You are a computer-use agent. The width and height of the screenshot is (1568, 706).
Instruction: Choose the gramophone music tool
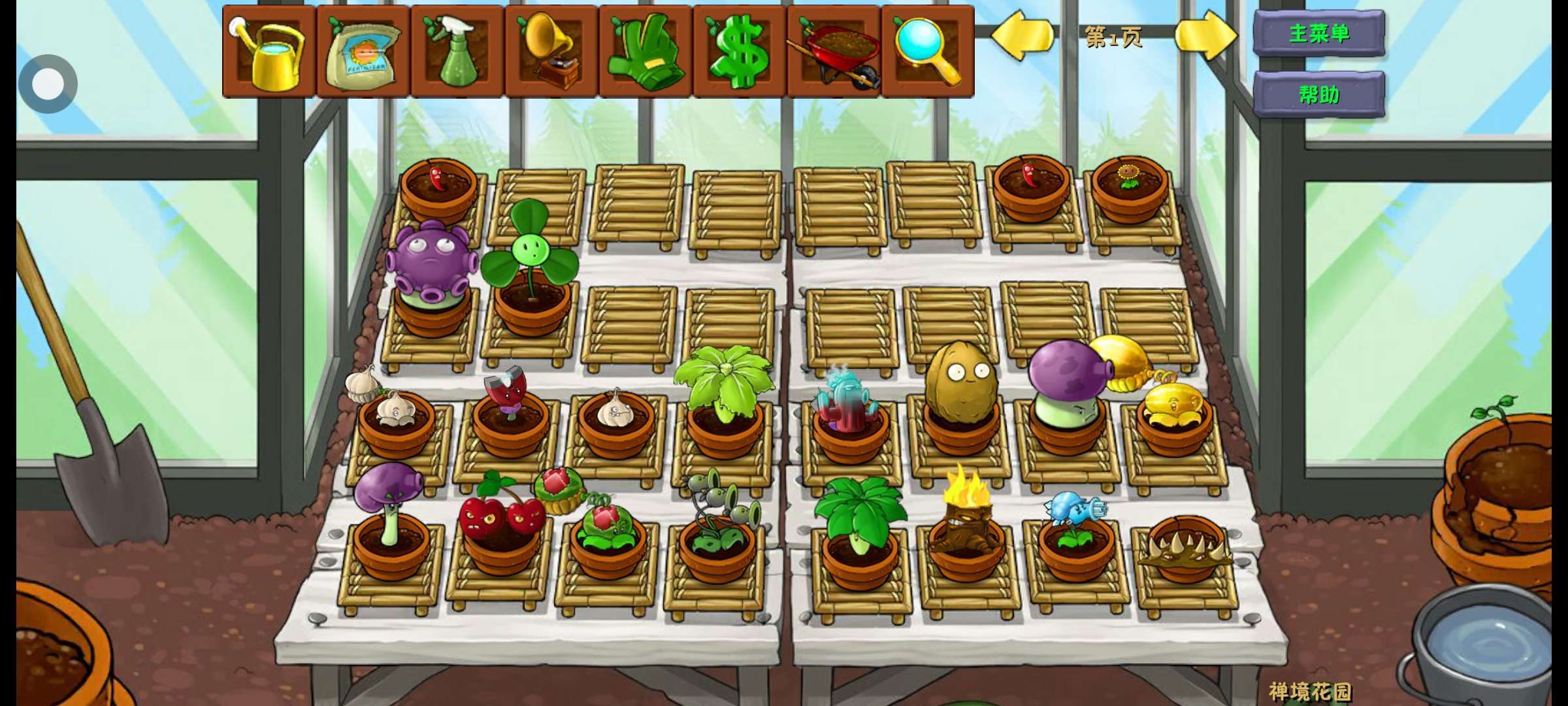pyautogui.click(x=551, y=52)
